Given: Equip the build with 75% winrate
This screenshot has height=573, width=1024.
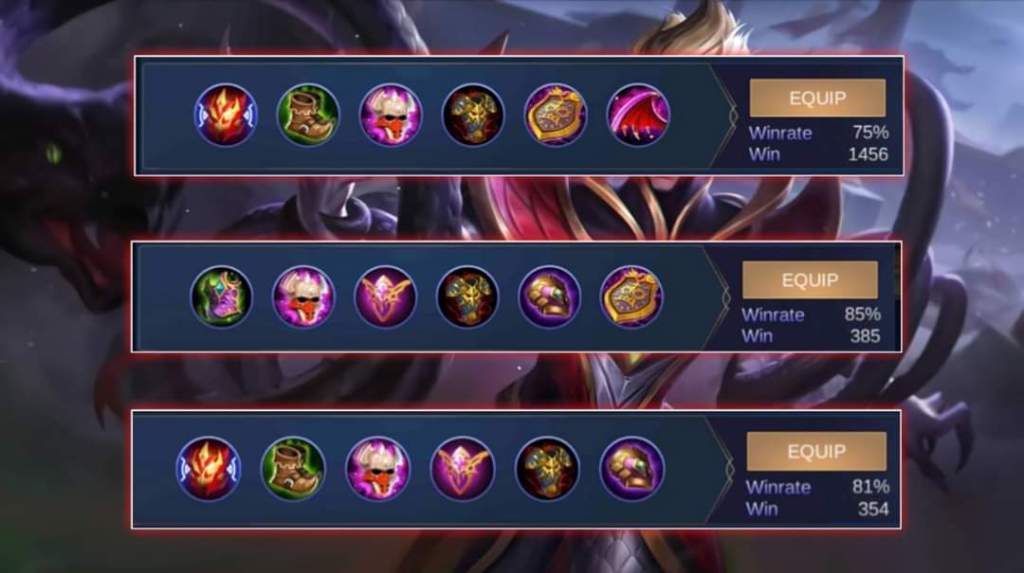Looking at the screenshot, I should [x=817, y=98].
